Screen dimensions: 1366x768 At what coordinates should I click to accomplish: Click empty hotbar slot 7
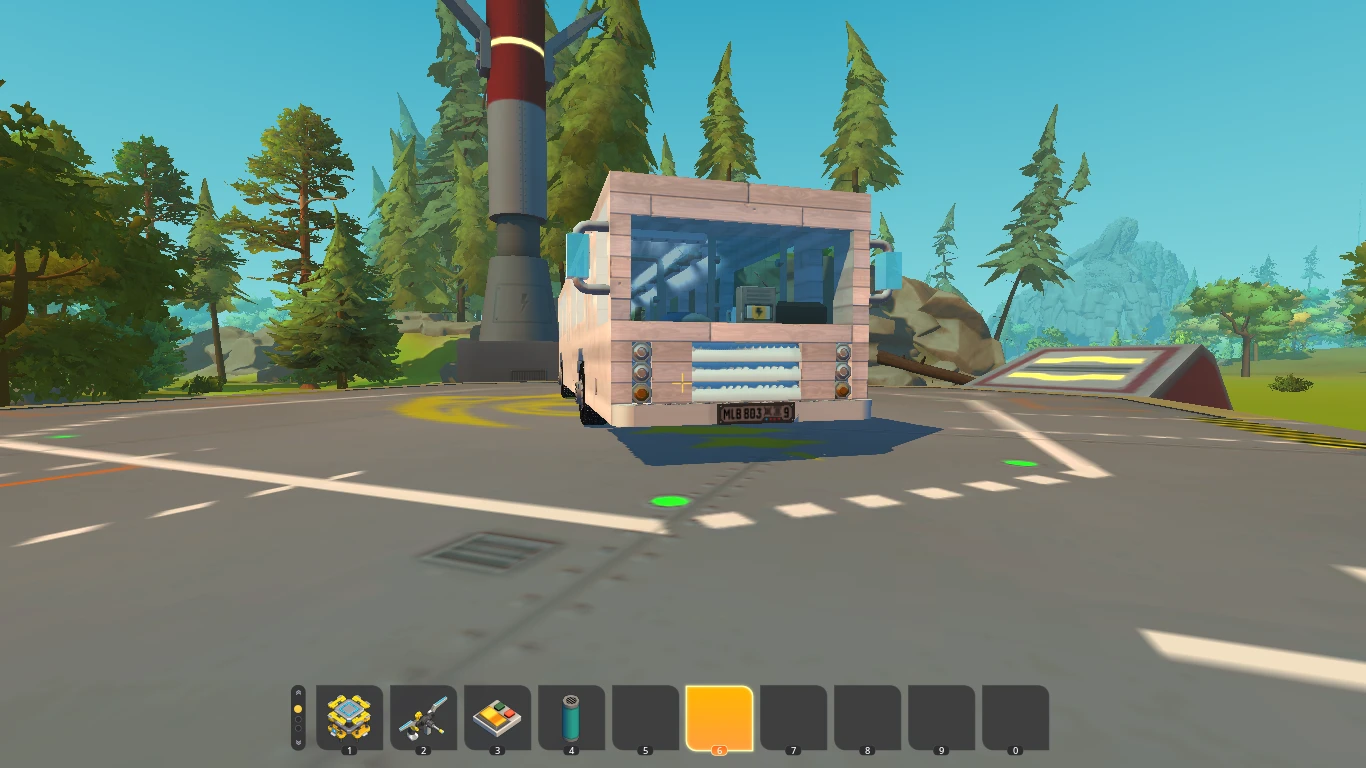[x=791, y=716]
